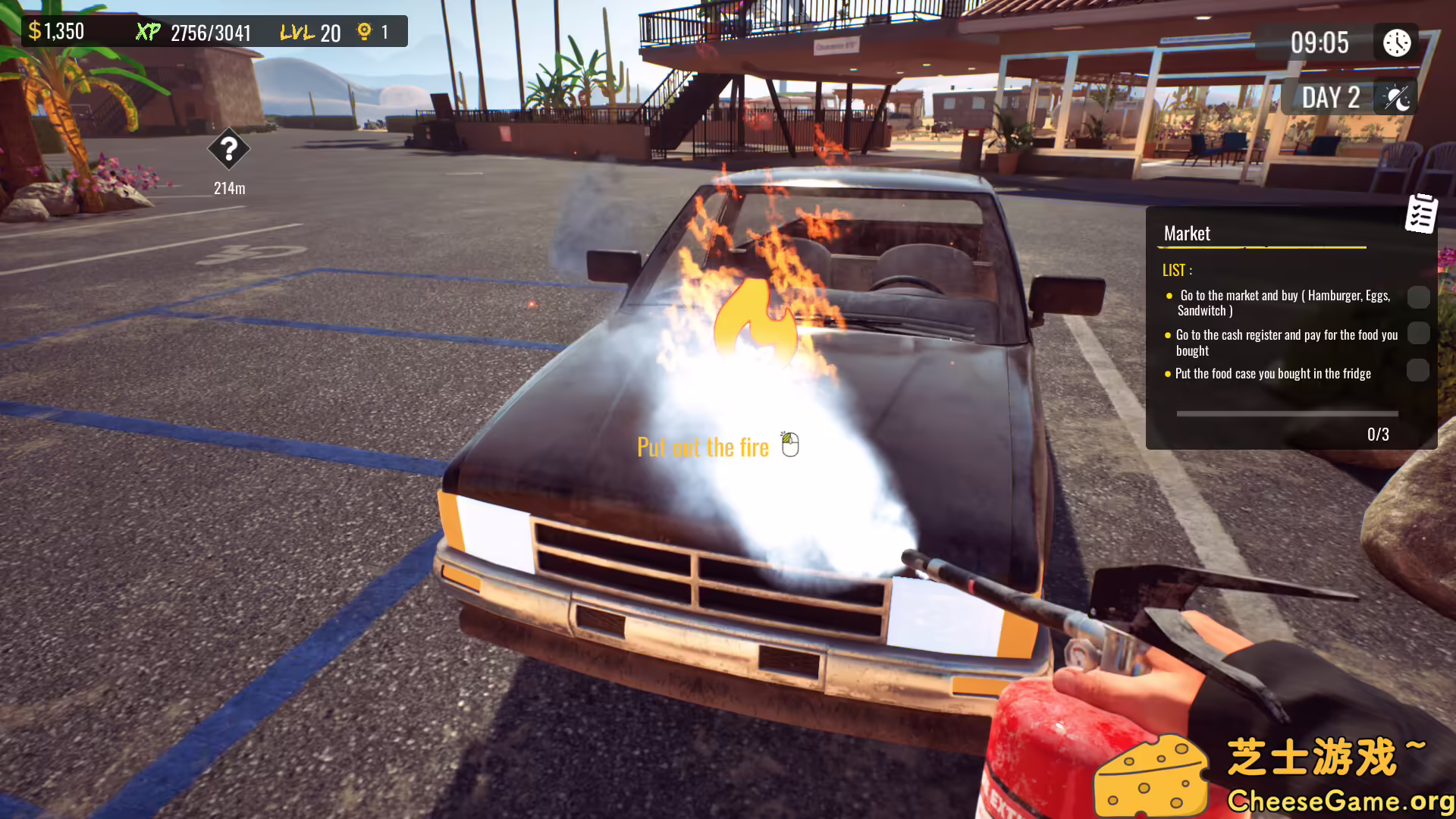Open the clock icon beside 09:05

pyautogui.click(x=1395, y=42)
